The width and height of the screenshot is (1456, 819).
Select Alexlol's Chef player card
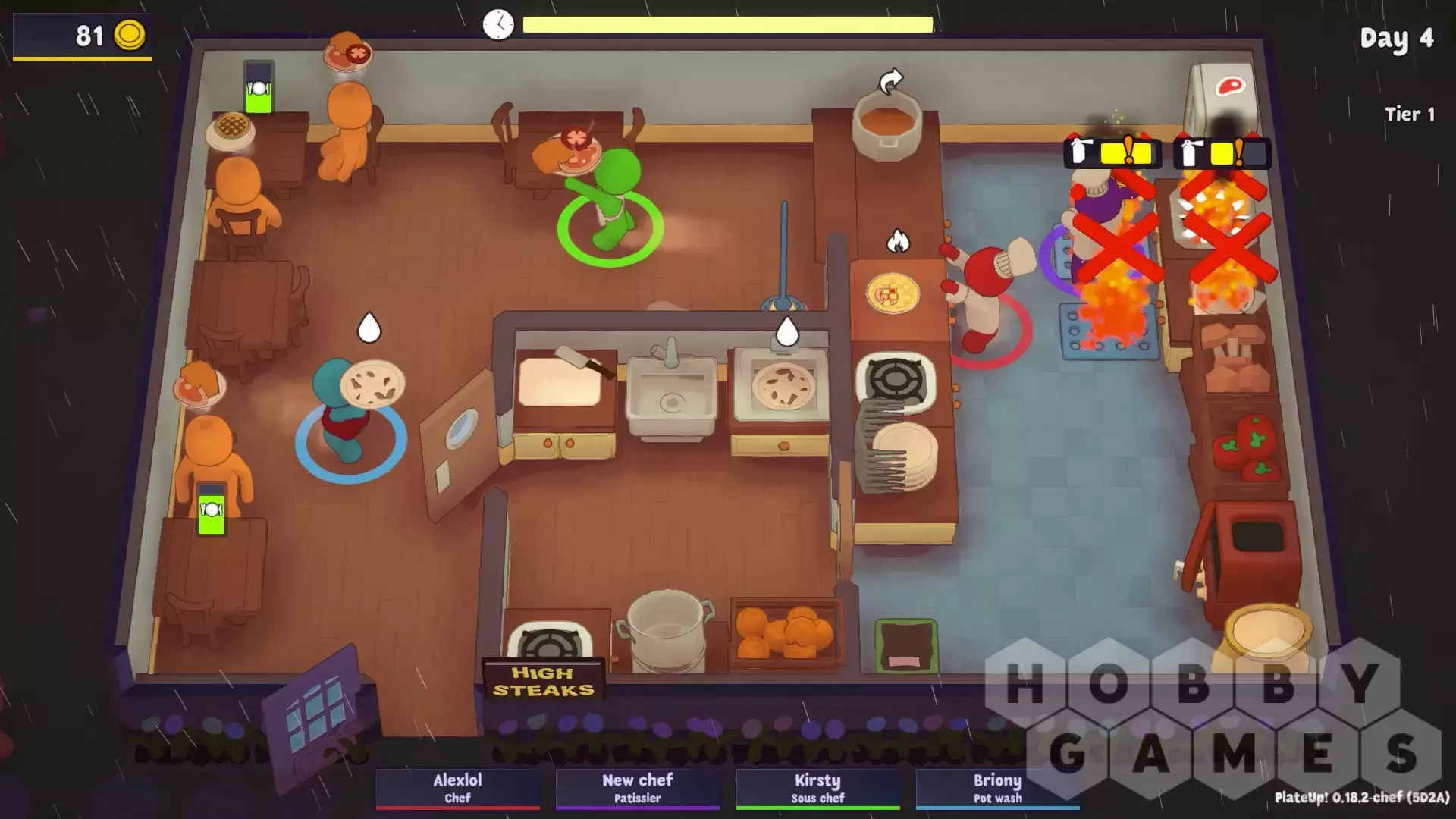click(x=457, y=788)
